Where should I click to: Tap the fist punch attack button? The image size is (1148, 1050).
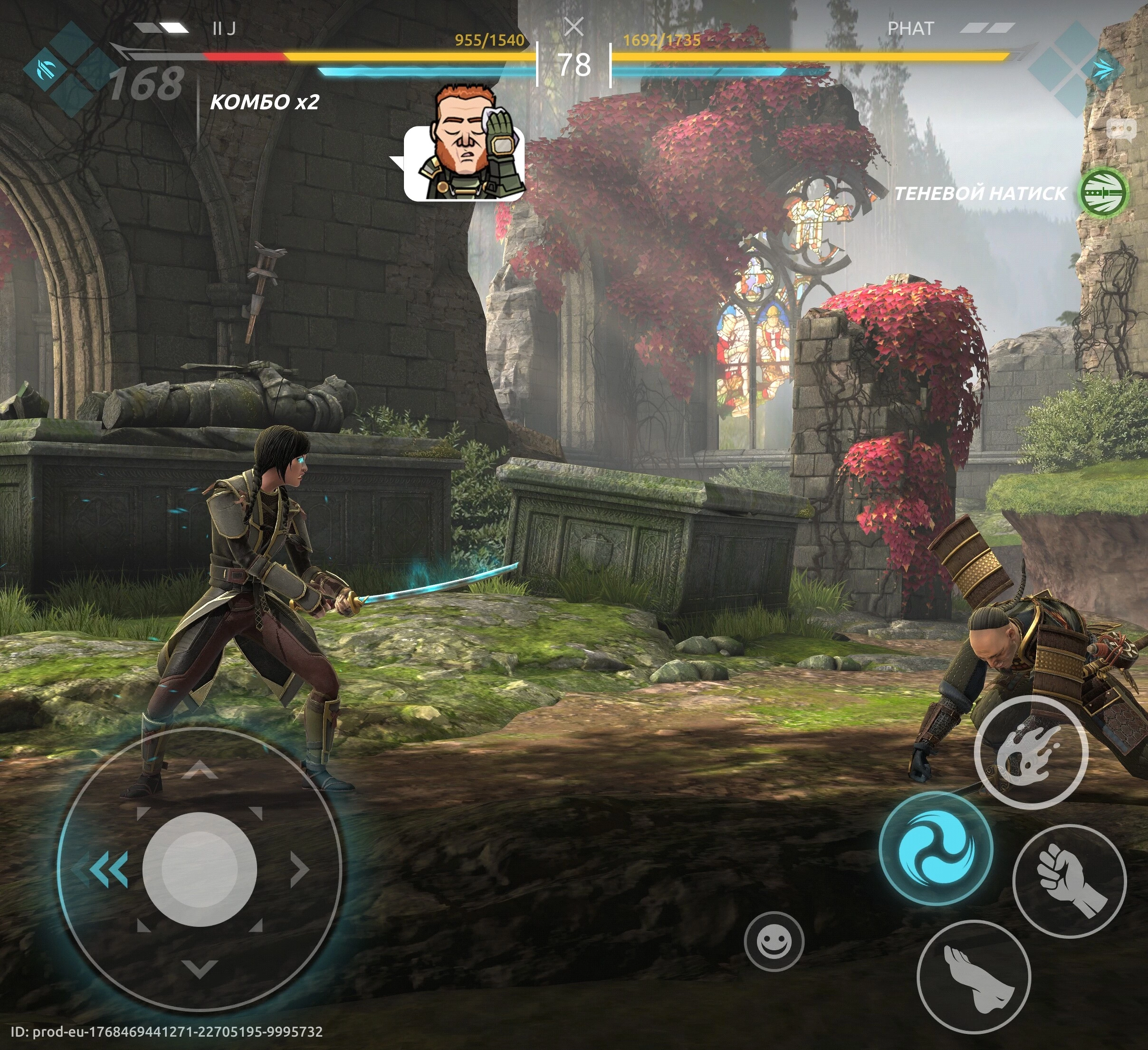[1070, 881]
